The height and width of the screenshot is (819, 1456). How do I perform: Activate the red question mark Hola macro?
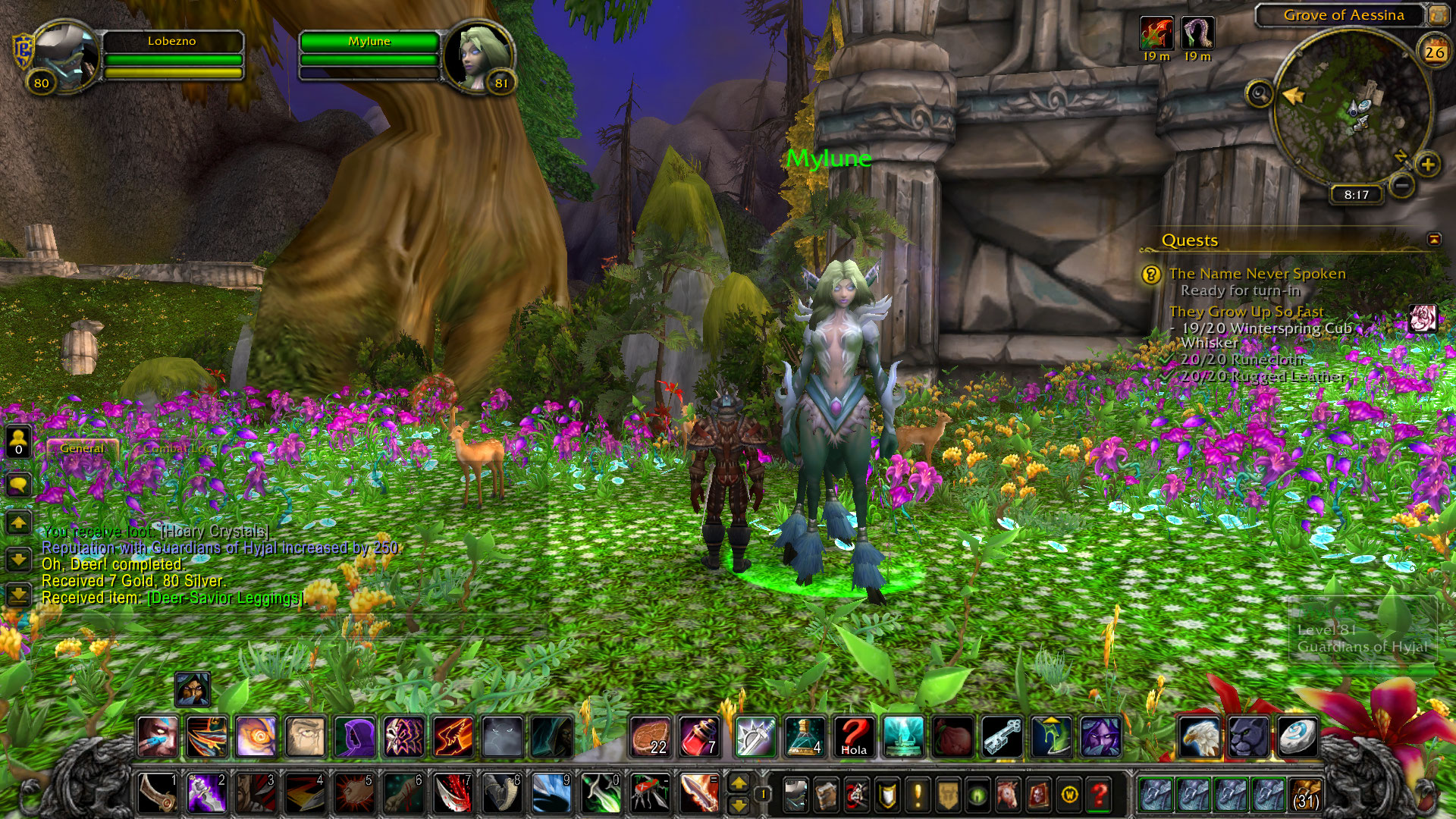click(853, 736)
